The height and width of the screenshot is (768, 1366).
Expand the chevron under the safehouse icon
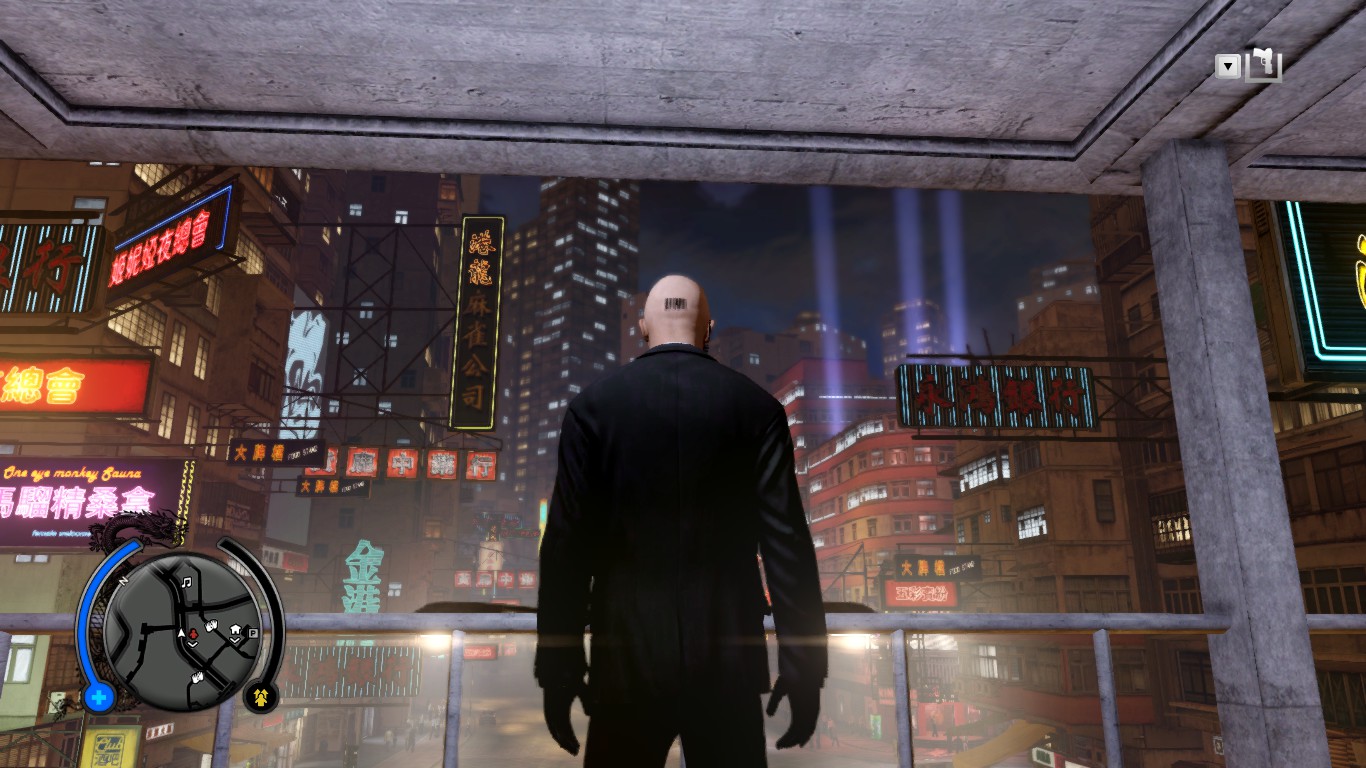coord(234,639)
